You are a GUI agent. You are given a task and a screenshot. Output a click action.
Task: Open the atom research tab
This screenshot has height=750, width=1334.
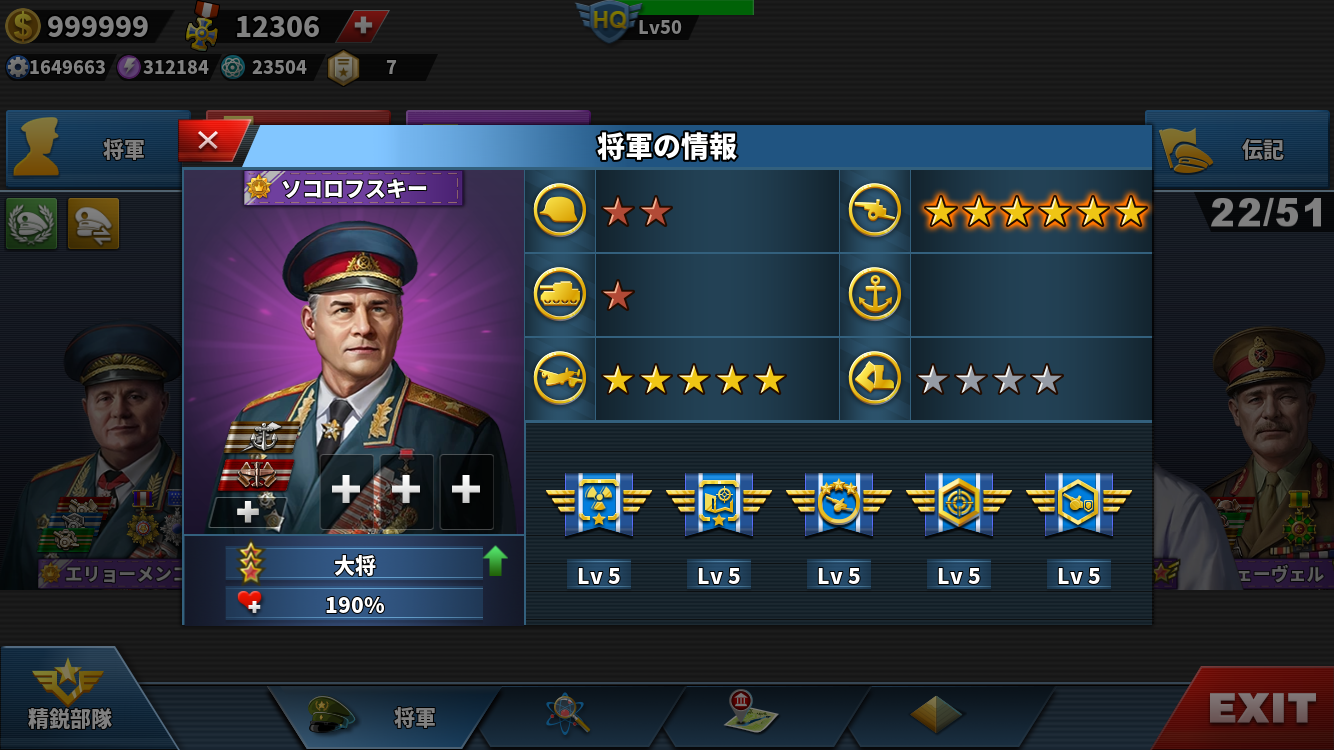568,715
